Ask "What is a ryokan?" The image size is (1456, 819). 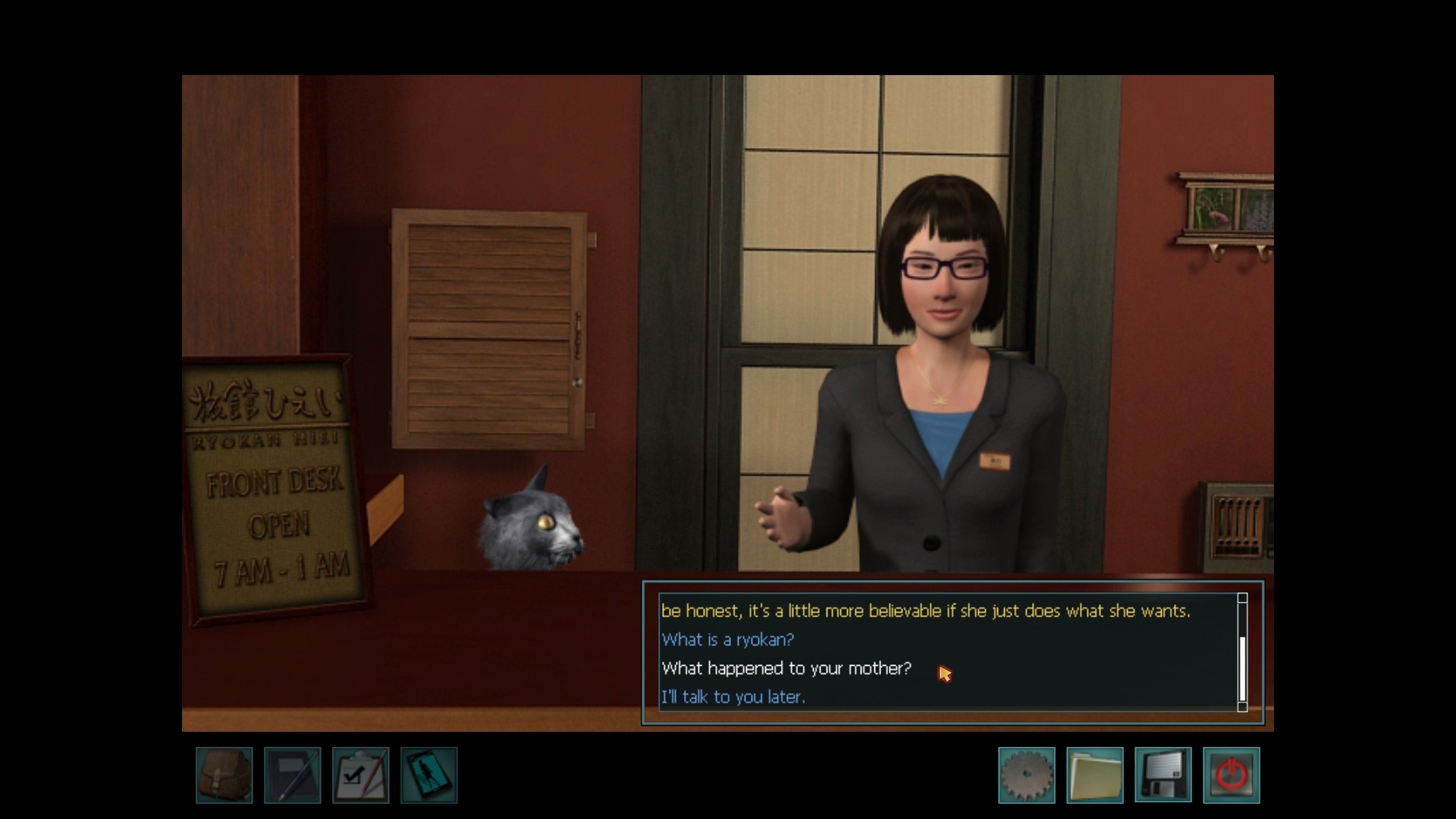(x=727, y=640)
